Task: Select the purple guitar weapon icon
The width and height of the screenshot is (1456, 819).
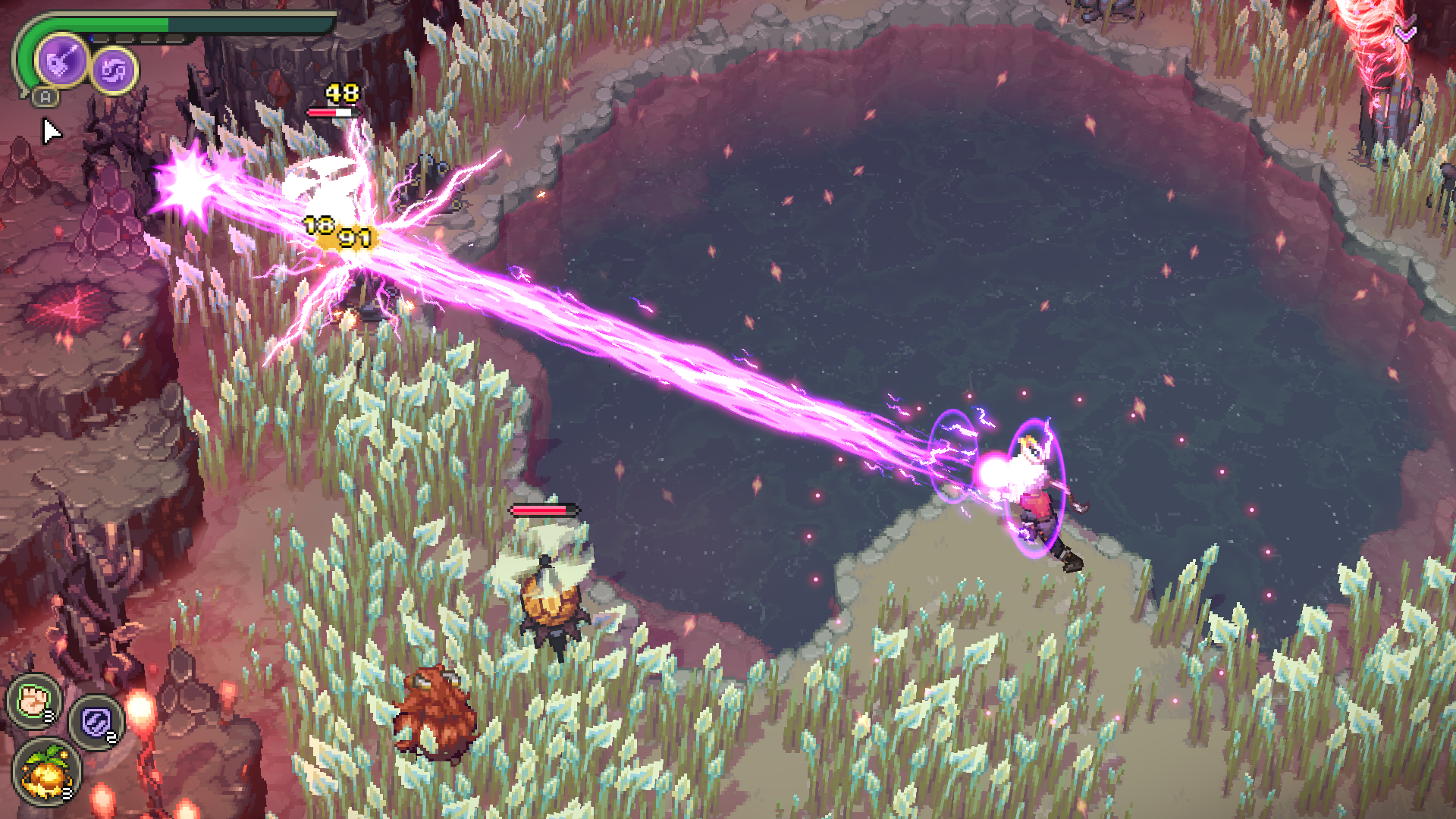Action: (x=61, y=59)
